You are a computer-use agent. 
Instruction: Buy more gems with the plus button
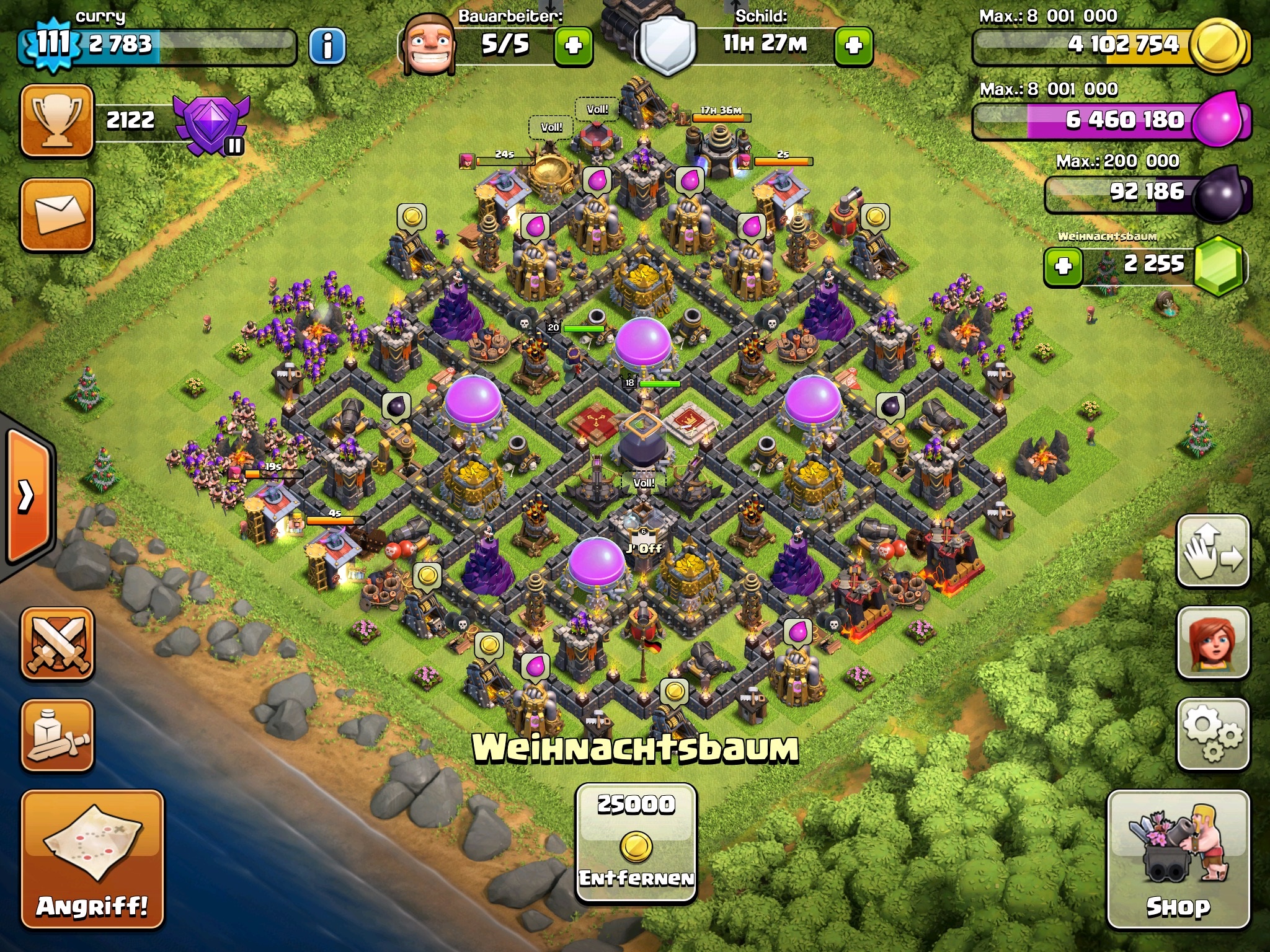(1063, 267)
